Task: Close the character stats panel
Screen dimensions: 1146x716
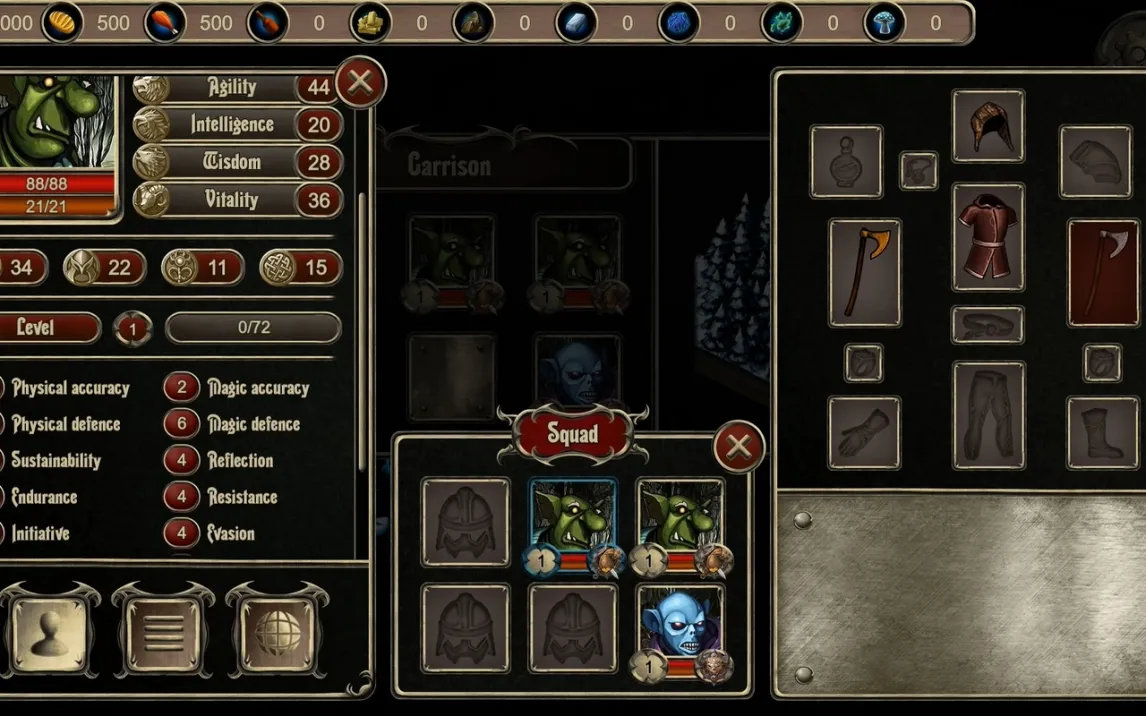Action: [360, 82]
